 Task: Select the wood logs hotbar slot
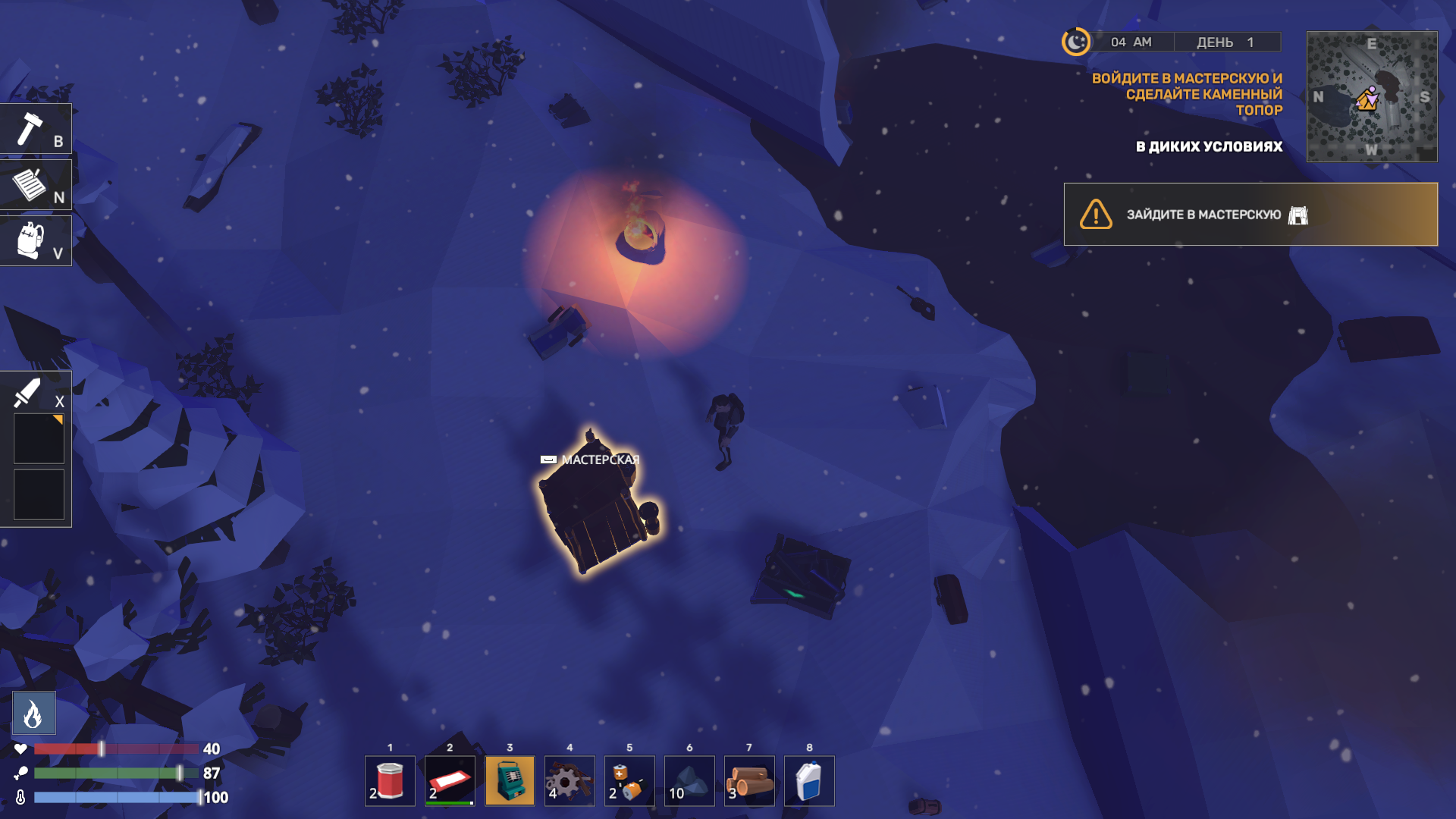[749, 781]
